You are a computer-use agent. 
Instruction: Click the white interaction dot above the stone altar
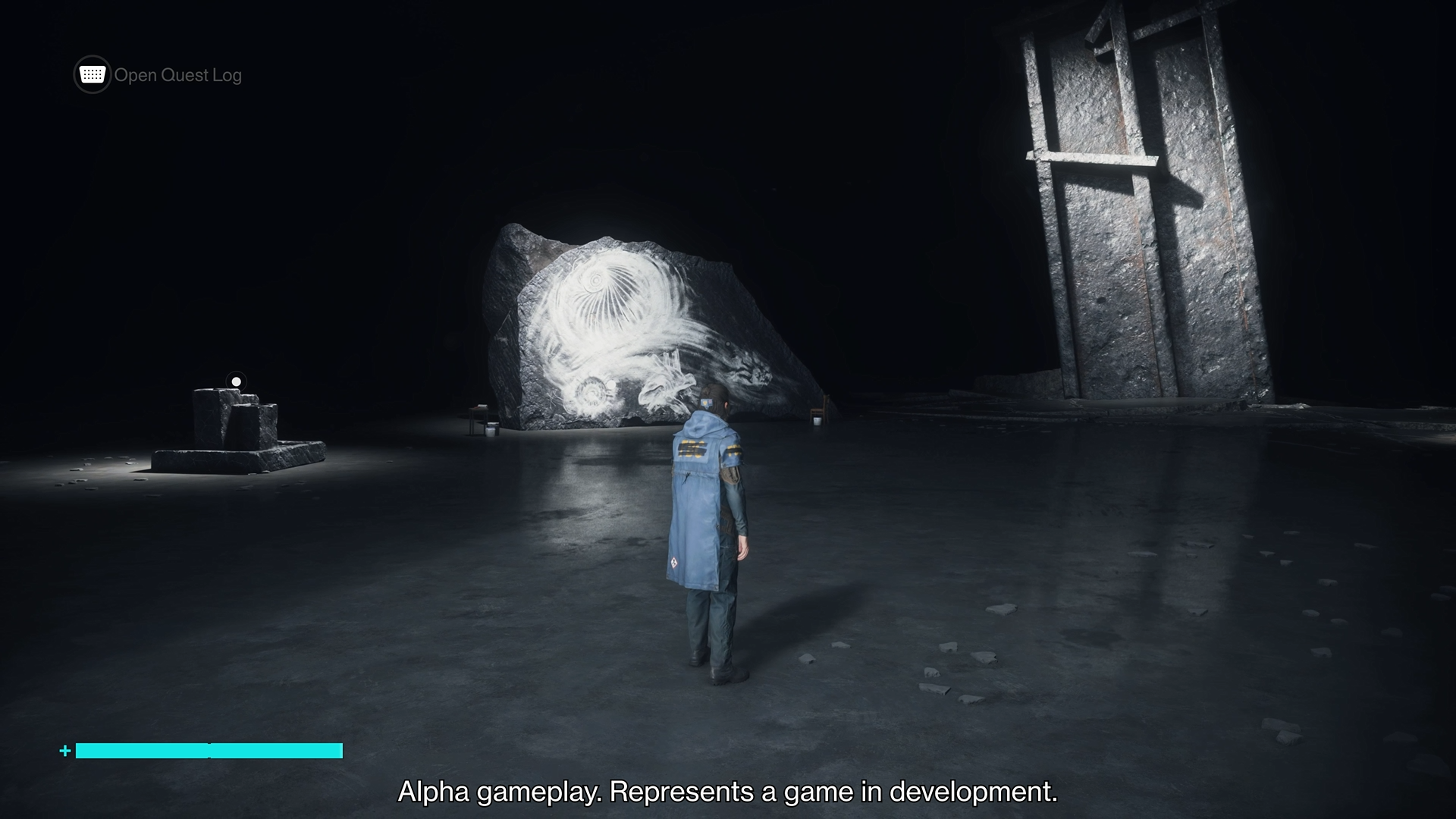point(235,381)
